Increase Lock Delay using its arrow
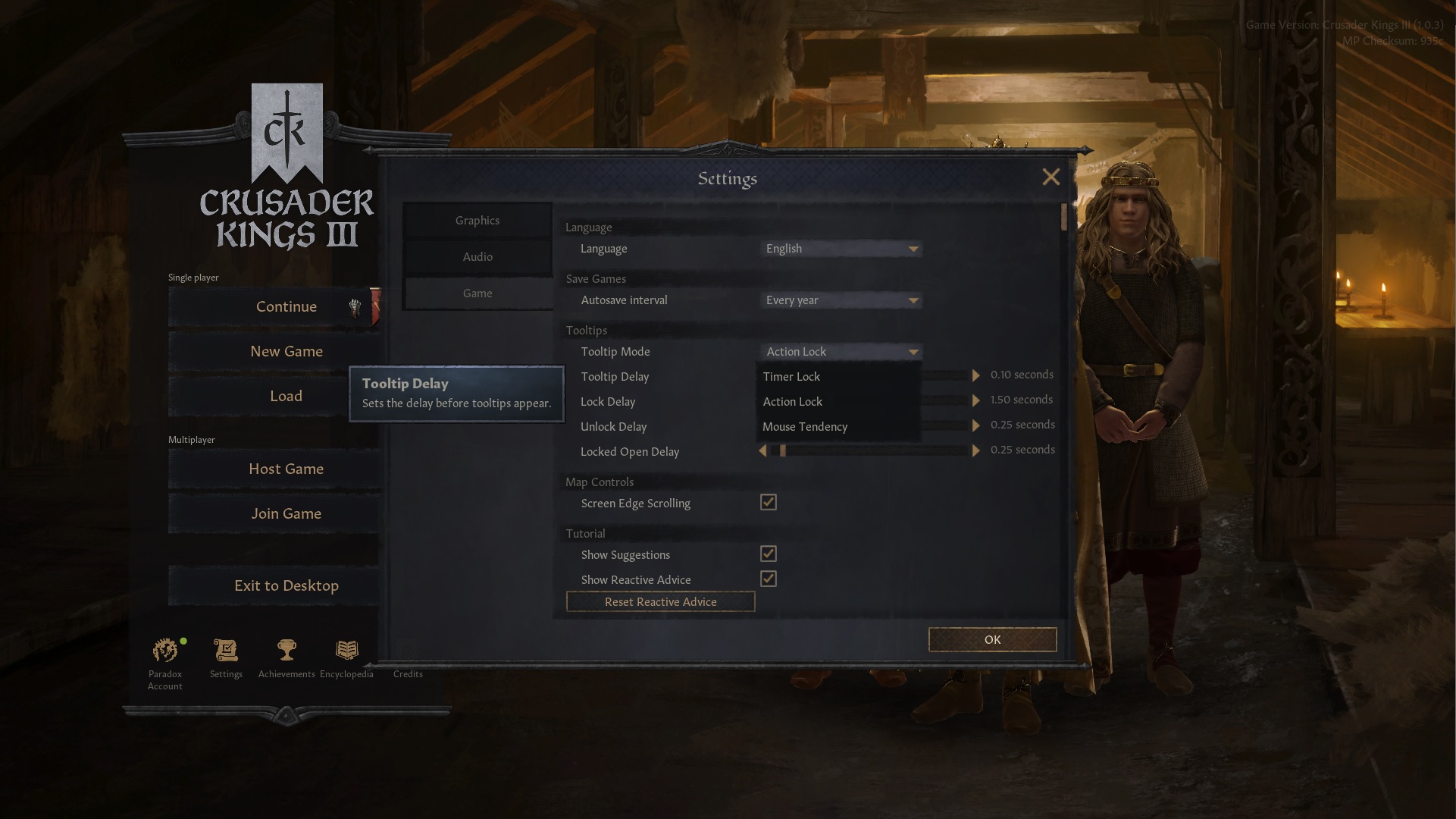Image resolution: width=1456 pixels, height=819 pixels. click(975, 400)
